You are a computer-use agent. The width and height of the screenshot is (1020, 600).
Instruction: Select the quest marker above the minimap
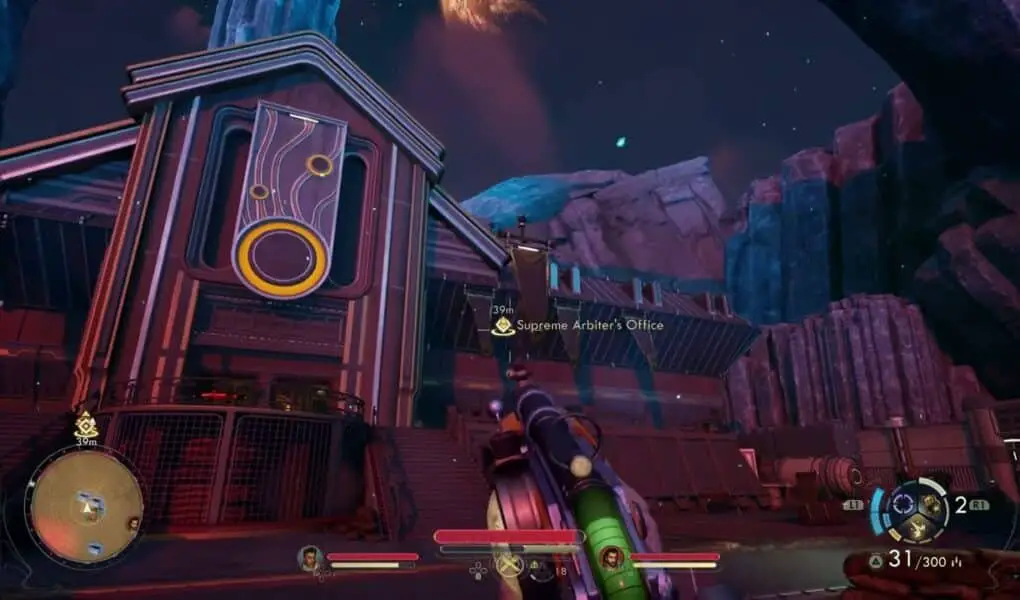tap(86, 426)
